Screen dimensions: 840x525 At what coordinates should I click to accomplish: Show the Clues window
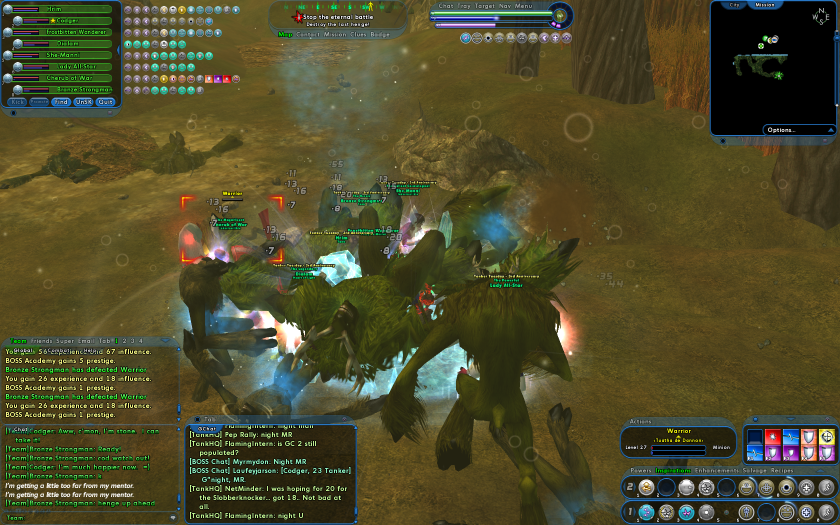point(362,34)
